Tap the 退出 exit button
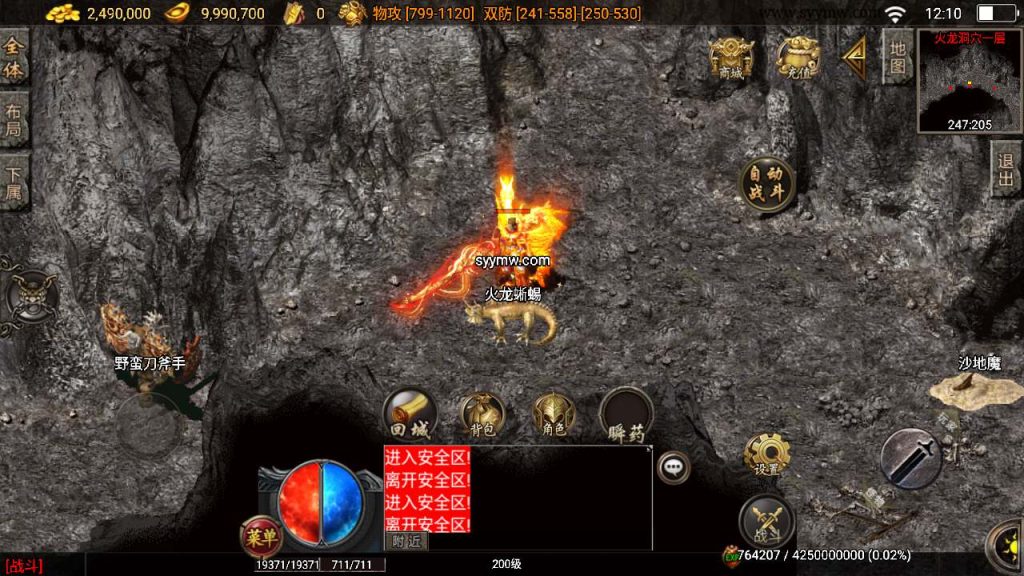1024x576 pixels. point(1005,169)
